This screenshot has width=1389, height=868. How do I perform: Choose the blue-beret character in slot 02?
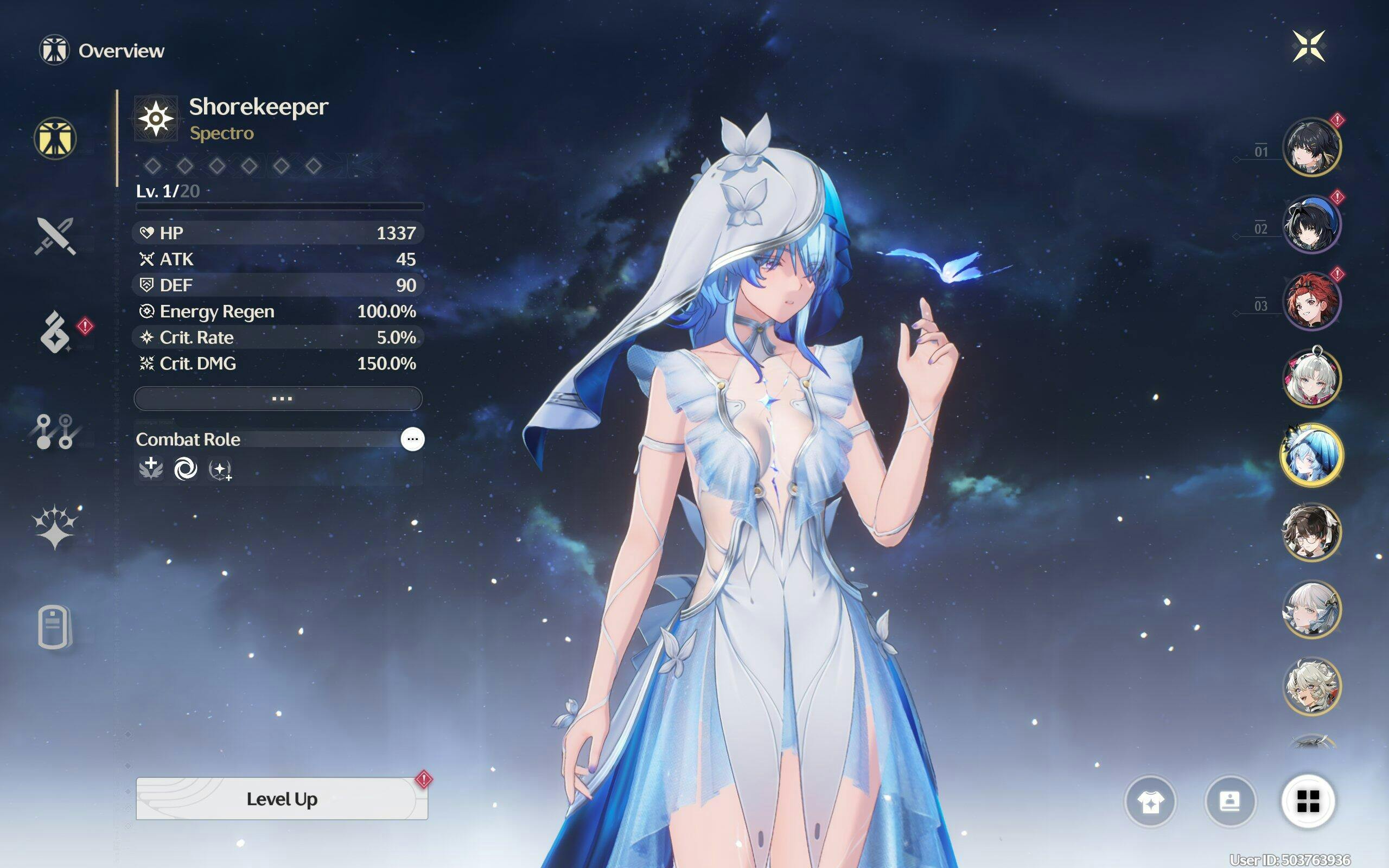(1311, 224)
